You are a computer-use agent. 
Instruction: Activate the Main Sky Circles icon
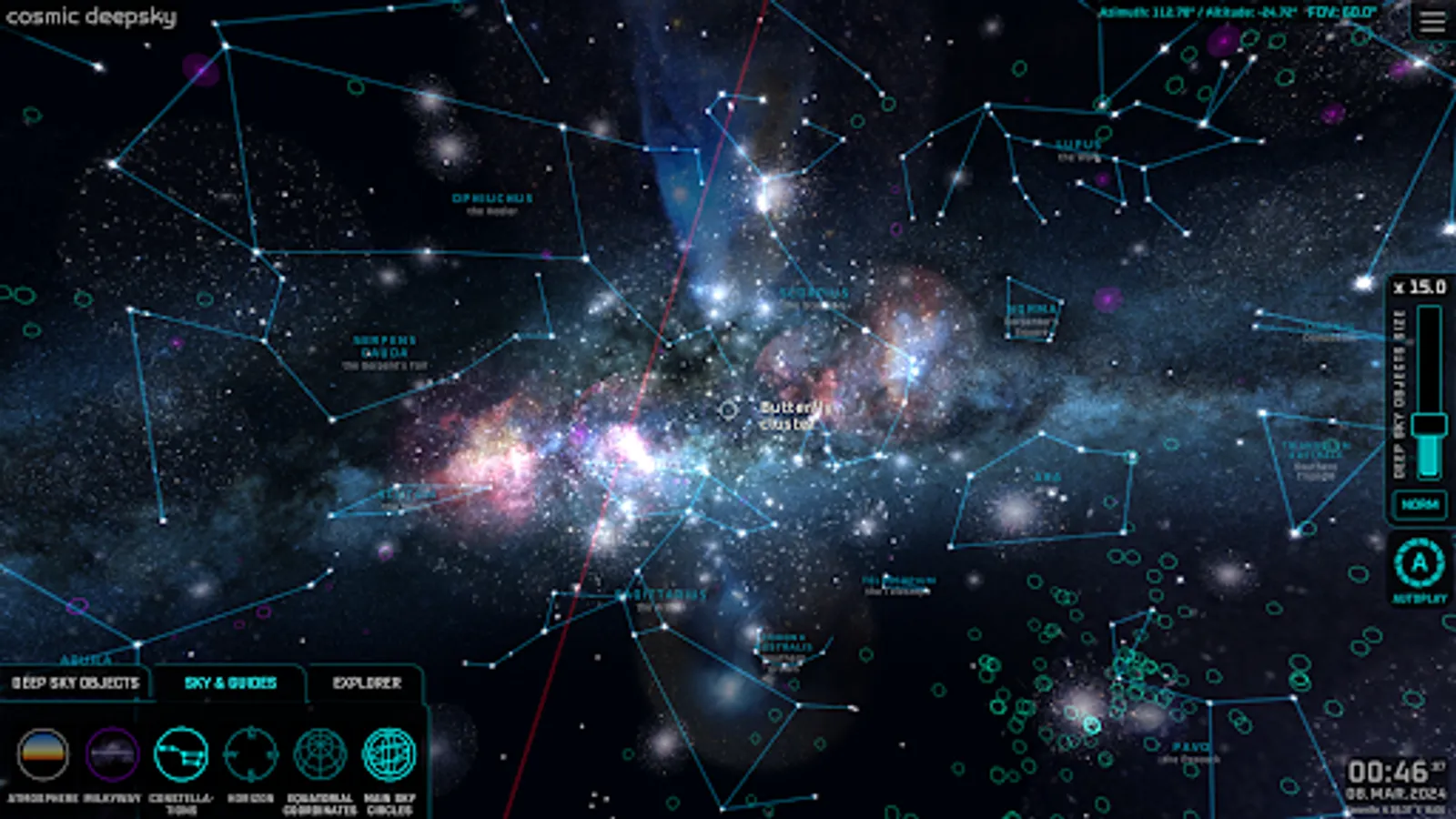pos(389,753)
